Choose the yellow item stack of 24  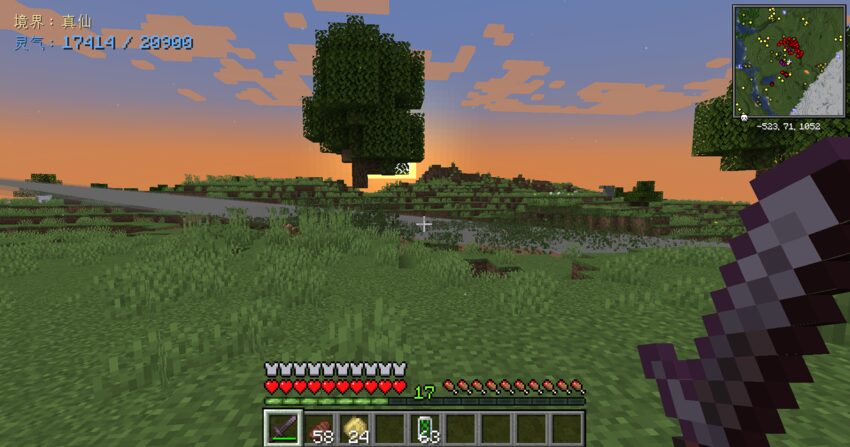355,428
